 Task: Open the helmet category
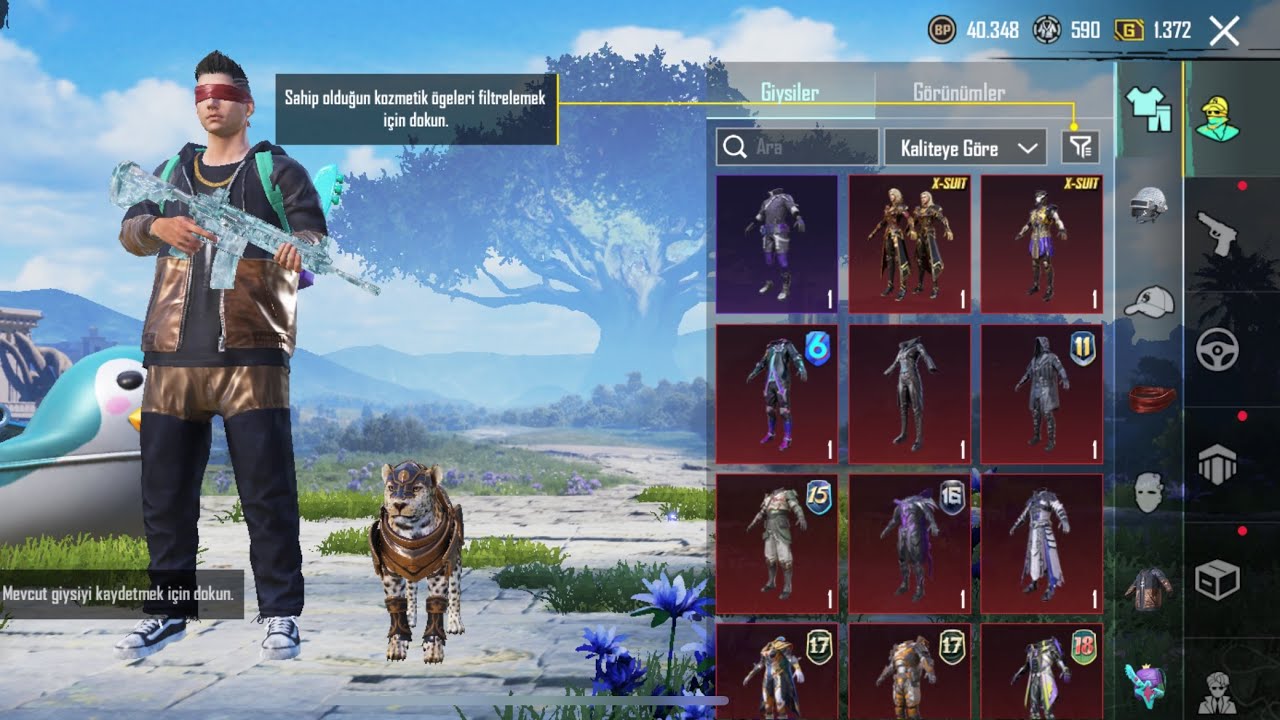[x=1149, y=205]
